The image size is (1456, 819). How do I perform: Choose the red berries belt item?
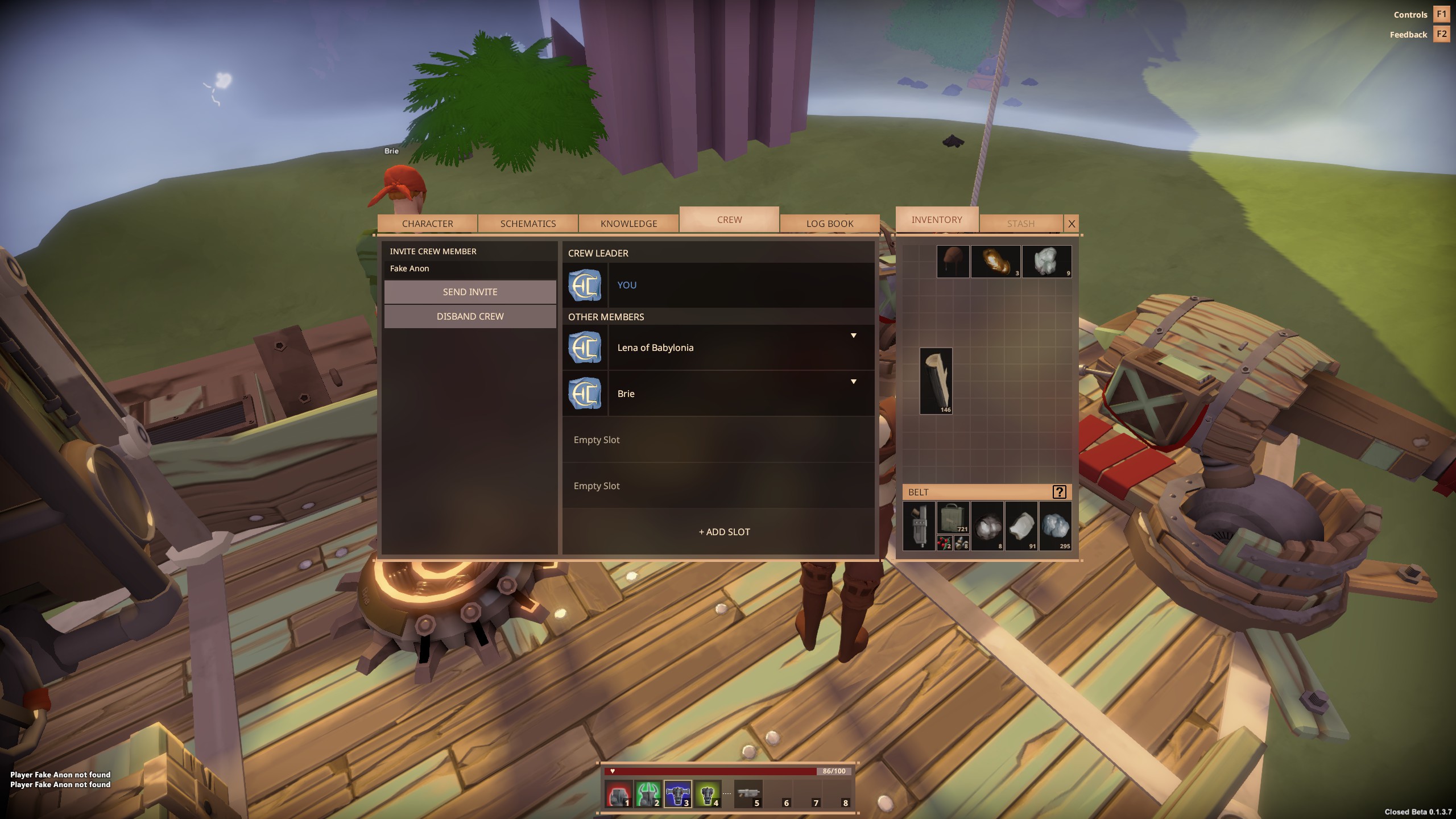coord(944,543)
